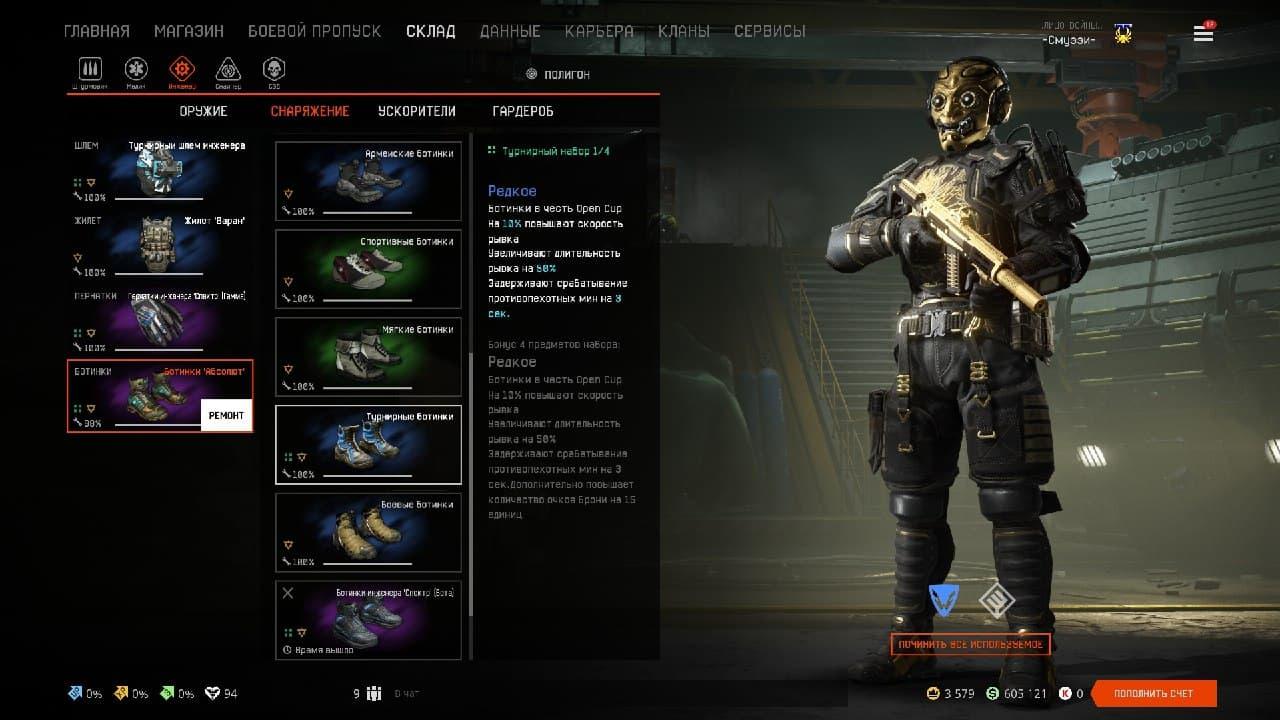Image resolution: width=1280 pixels, height=720 pixels.
Task: Switch to the Оружие tab
Action: point(204,111)
